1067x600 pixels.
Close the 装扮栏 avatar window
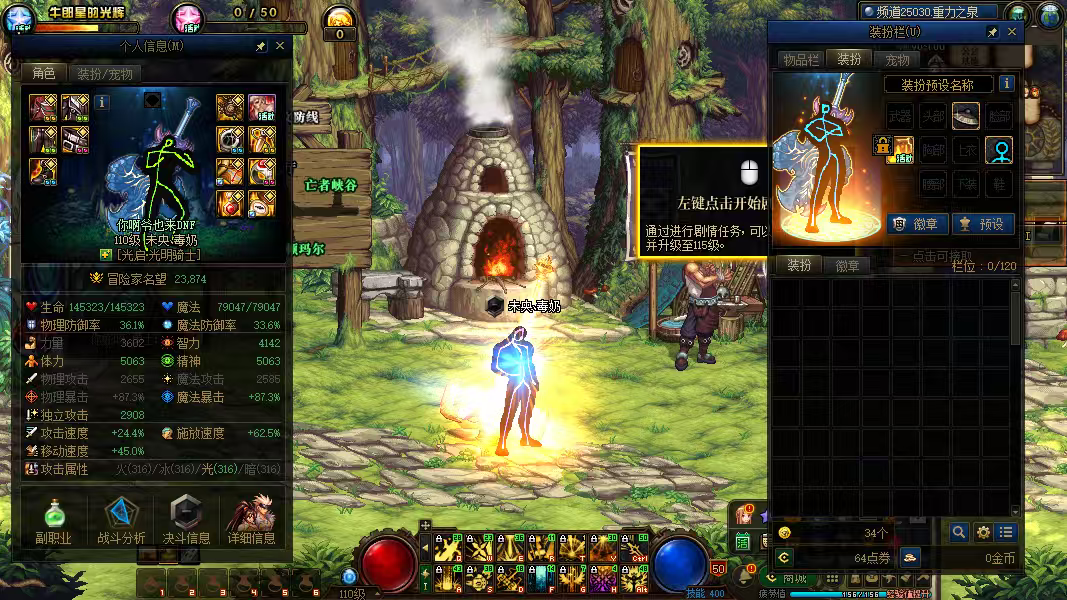pyautogui.click(x=1012, y=33)
